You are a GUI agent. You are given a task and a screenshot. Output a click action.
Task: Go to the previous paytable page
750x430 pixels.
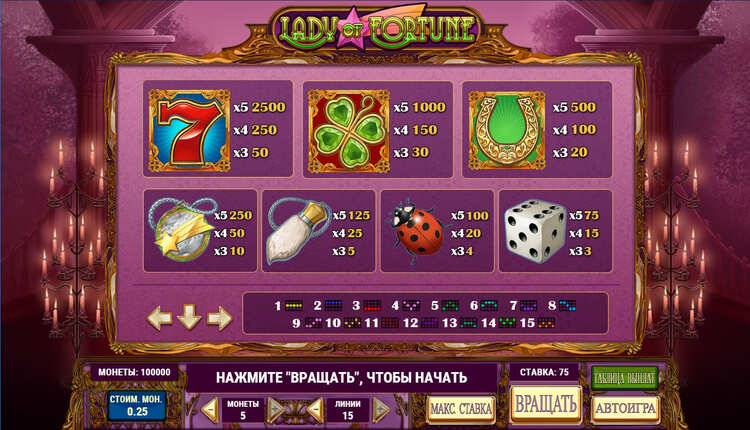click(x=160, y=318)
